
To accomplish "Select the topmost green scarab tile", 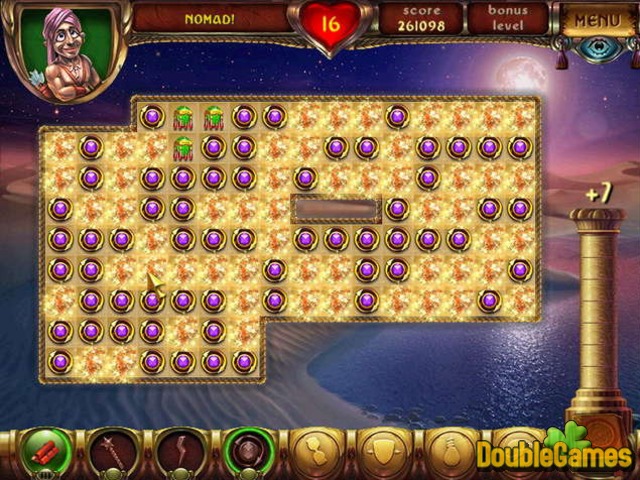I will click(183, 116).
